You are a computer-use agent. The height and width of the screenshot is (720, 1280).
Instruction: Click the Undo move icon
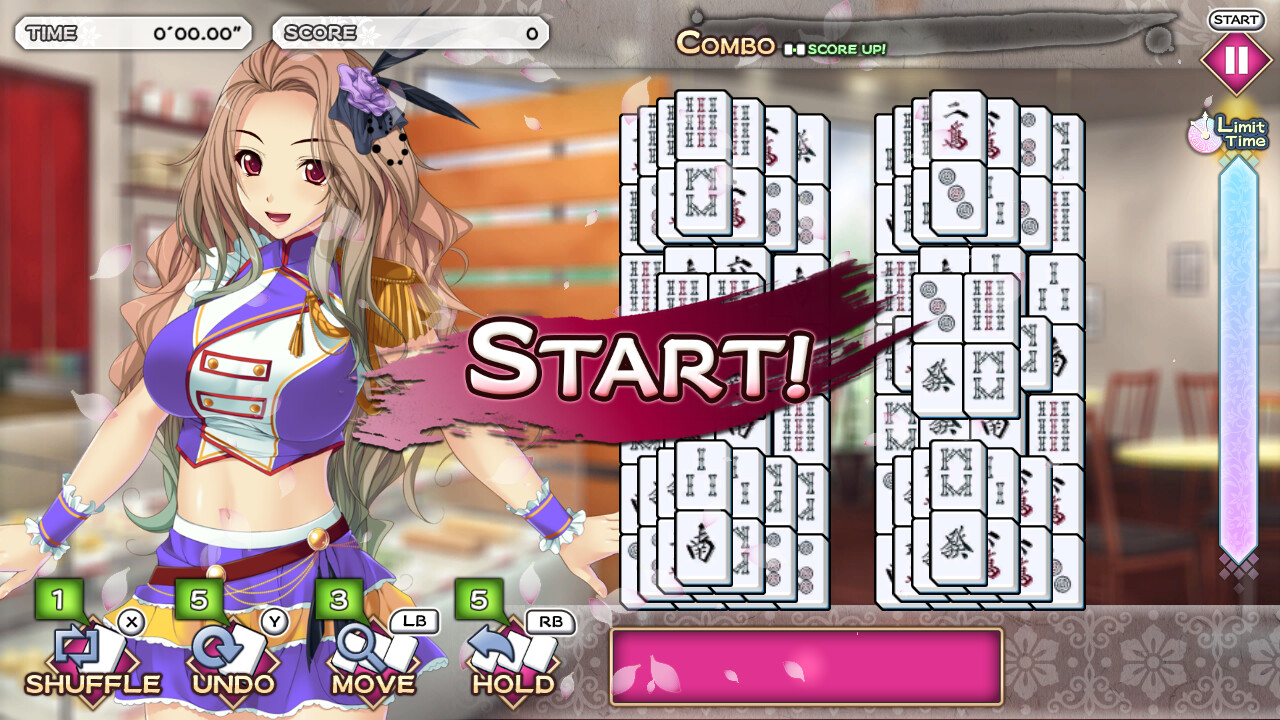click(225, 650)
